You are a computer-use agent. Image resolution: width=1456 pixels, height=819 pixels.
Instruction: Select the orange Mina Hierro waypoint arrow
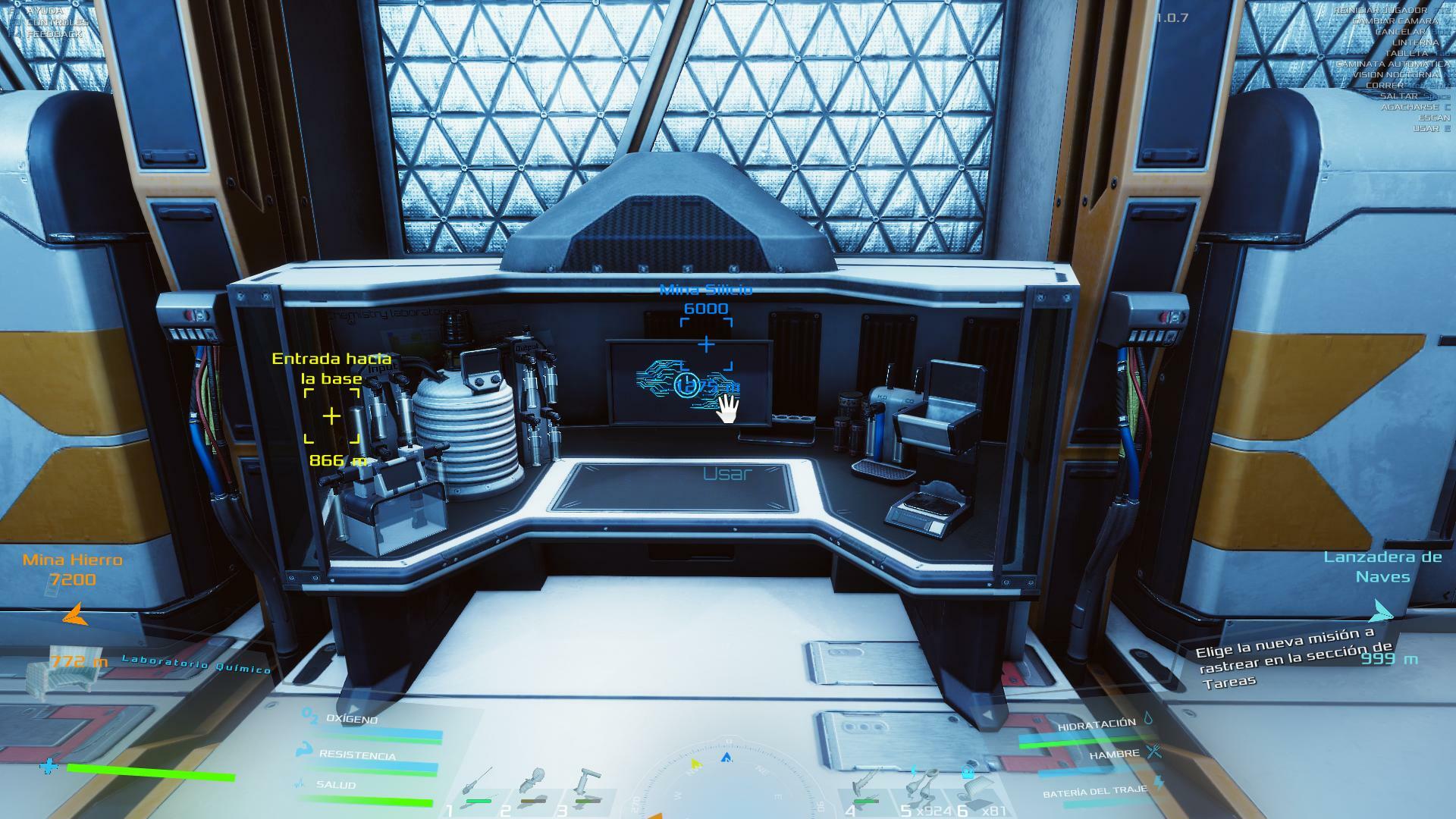74,614
